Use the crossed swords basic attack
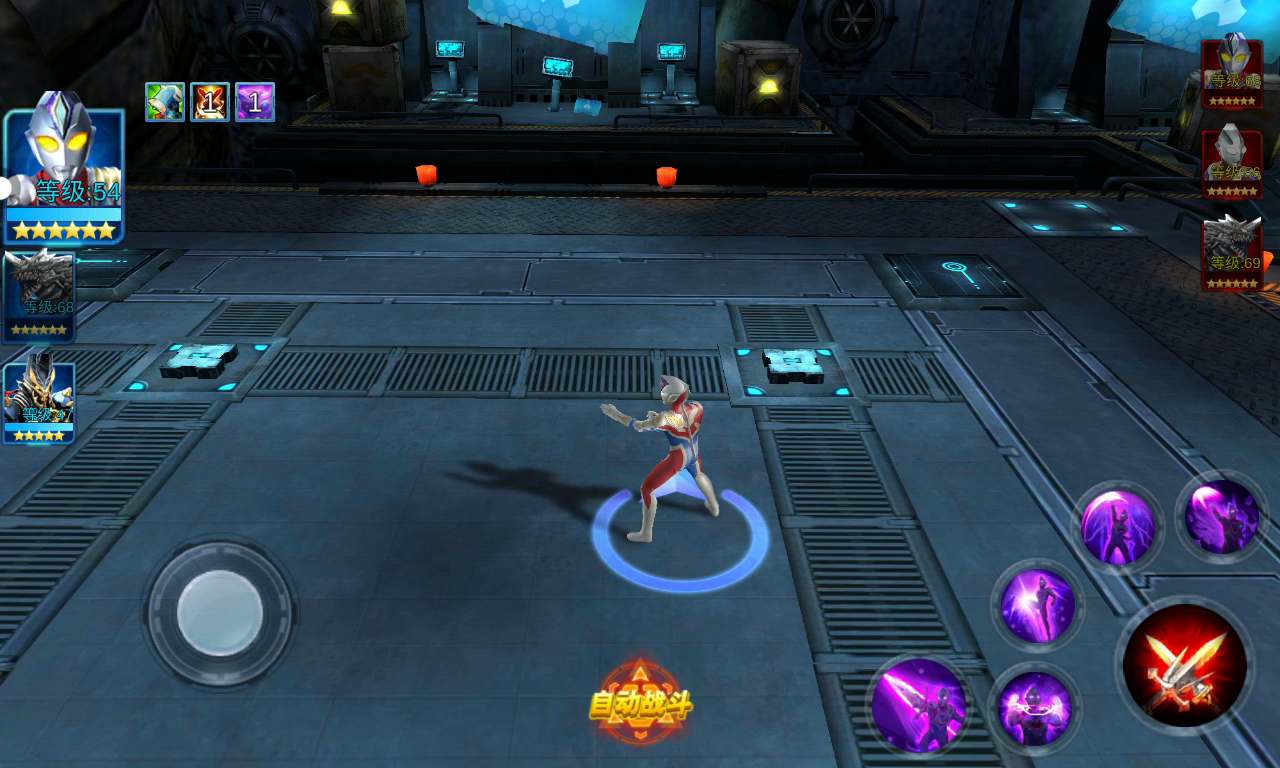 coord(1185,665)
